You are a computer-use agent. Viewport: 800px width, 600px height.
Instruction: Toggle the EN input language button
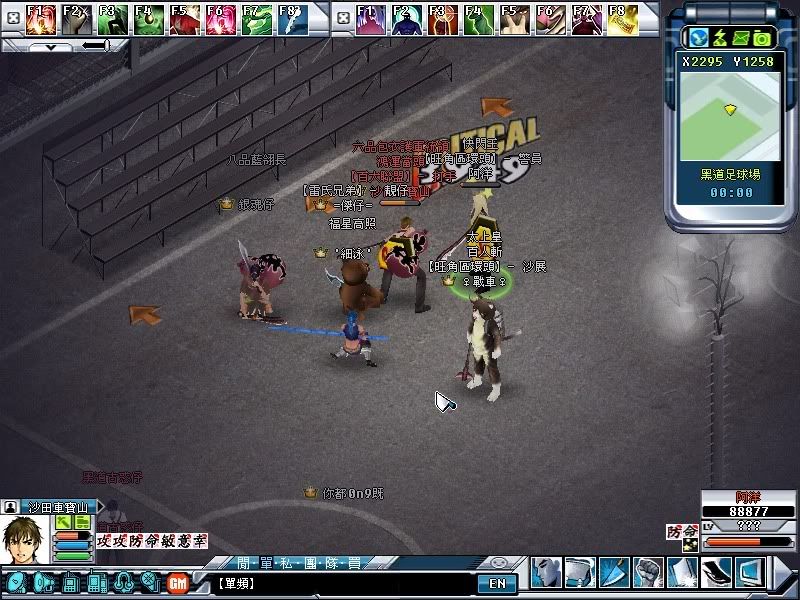[x=497, y=583]
